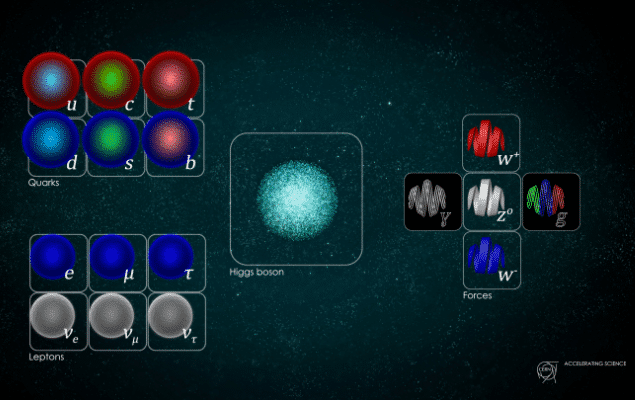Select the gluon force tile
The height and width of the screenshot is (400, 635).
click(550, 200)
